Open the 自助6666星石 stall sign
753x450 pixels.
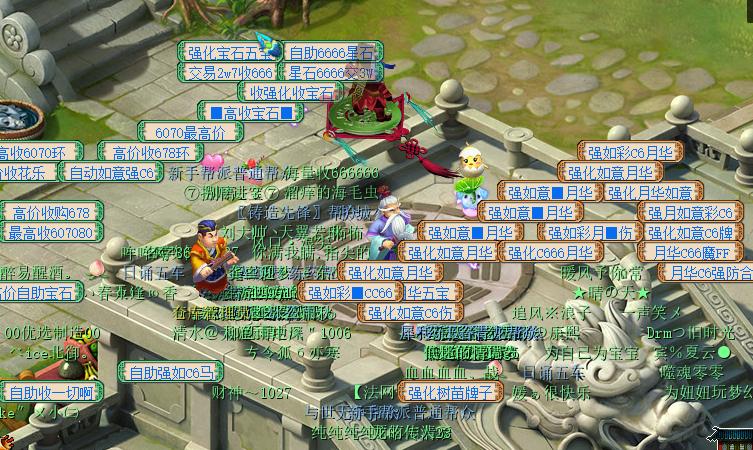tap(332, 52)
